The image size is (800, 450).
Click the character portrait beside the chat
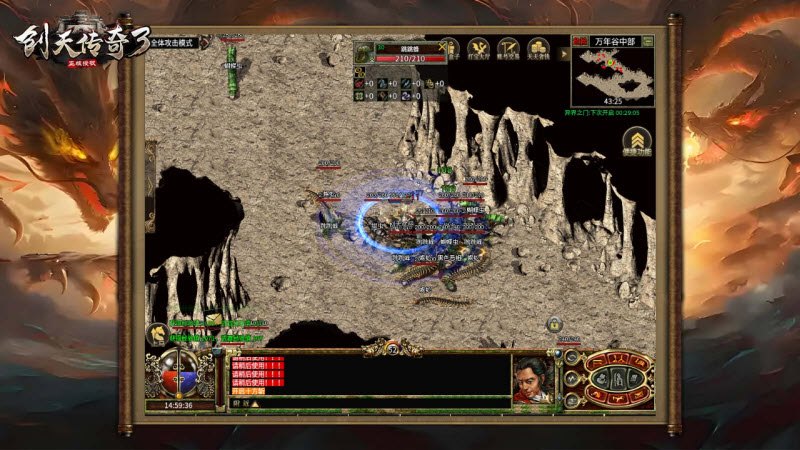[x=534, y=378]
